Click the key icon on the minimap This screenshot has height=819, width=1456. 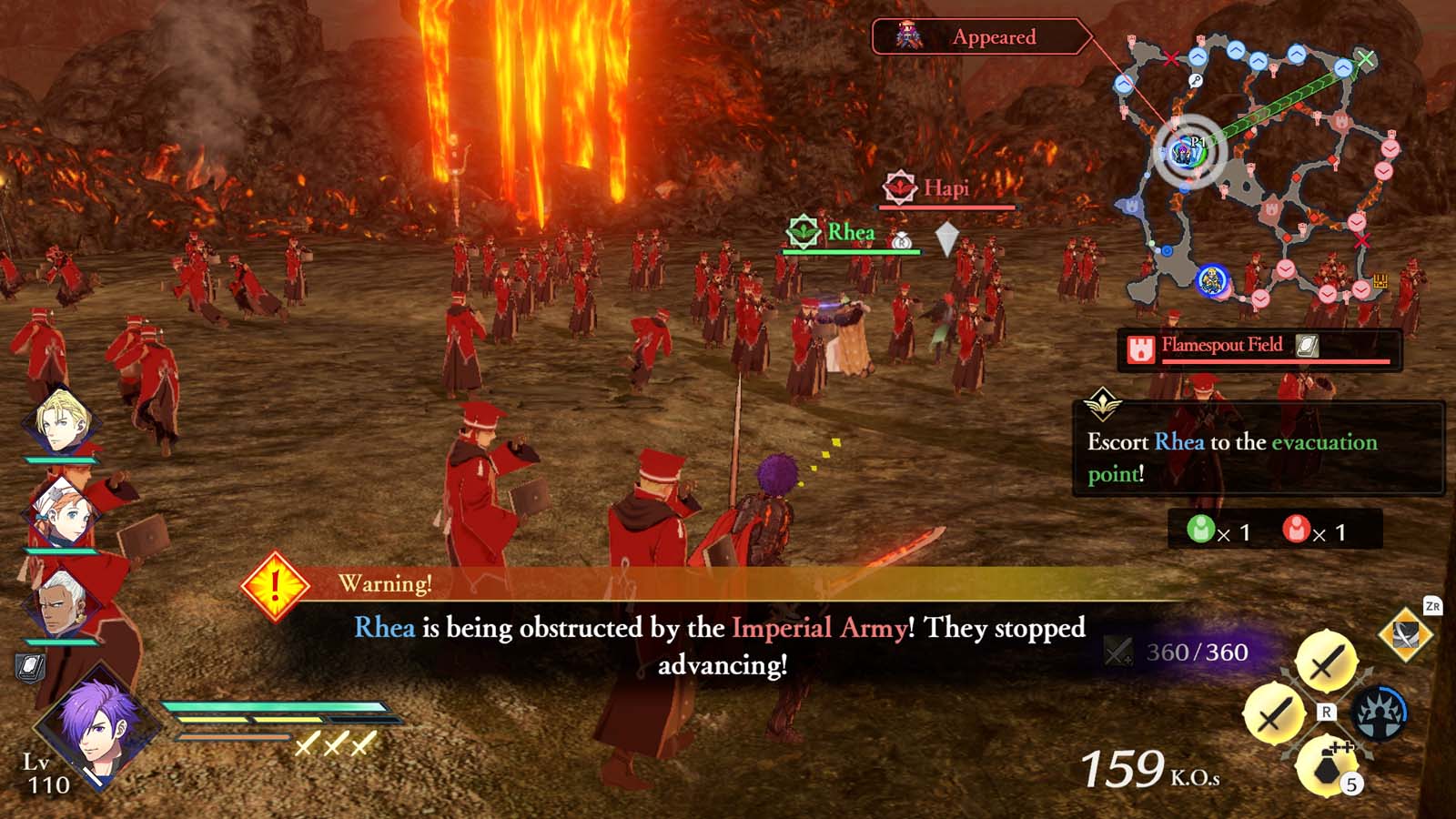click(x=1194, y=80)
